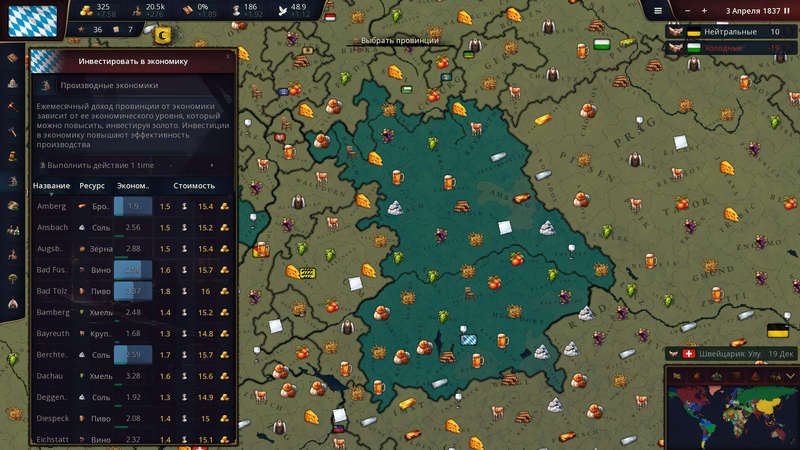
Task: Click the Bavarian flag emblem
Action: click(32, 22)
